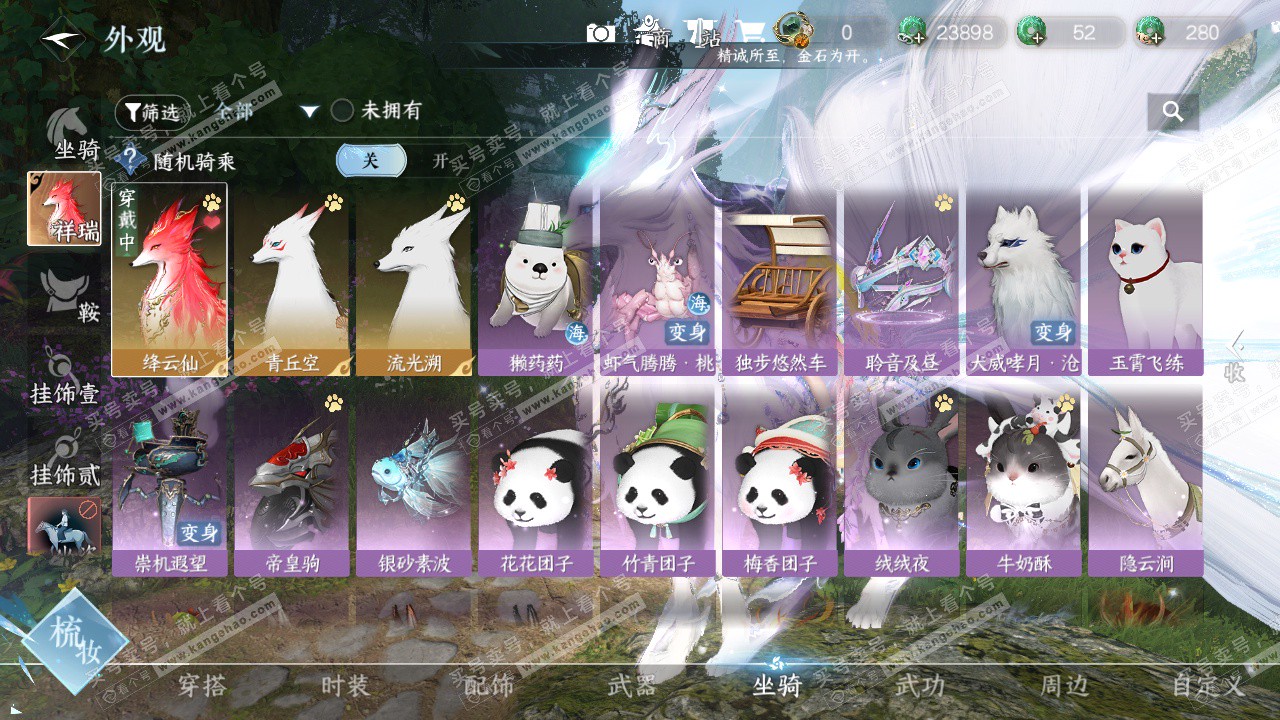The height and width of the screenshot is (720, 1280).
Task: Choose the 青丘空 white fox mount
Action: (291, 280)
